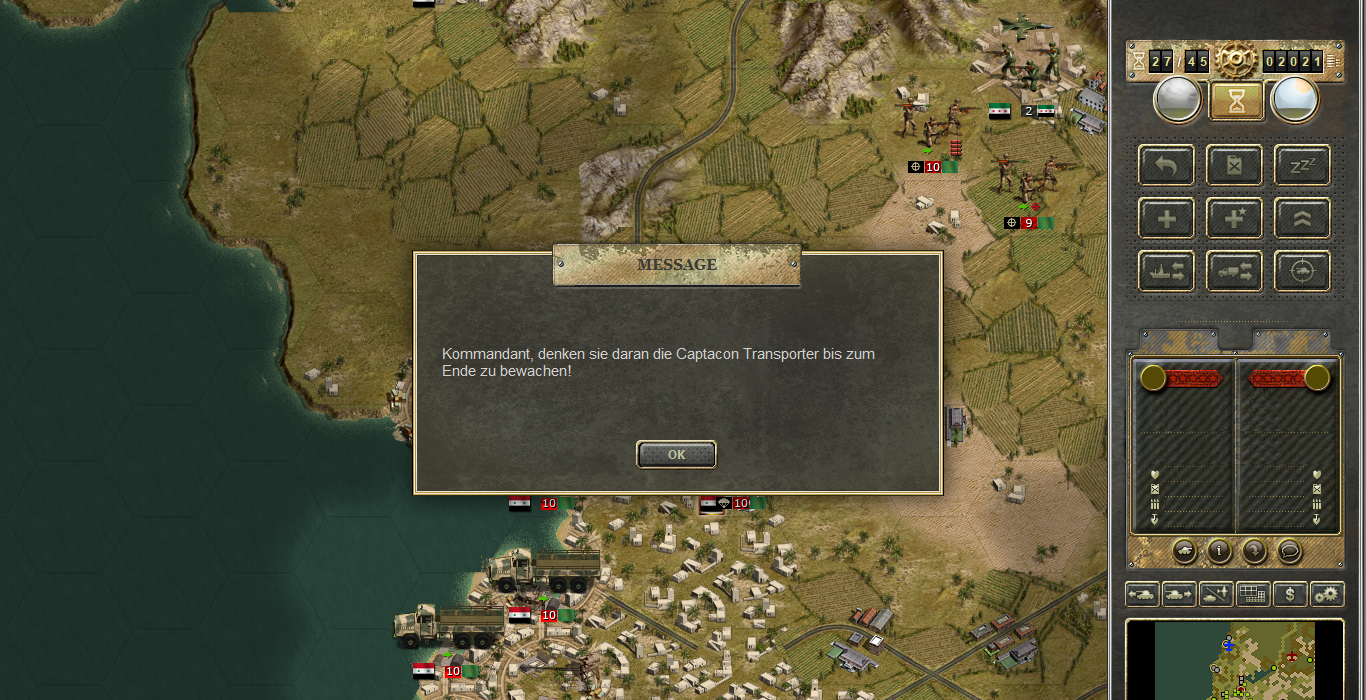Upgrade the unit with the chevrons button
Viewport: 1366px width, 700px height.
tap(1301, 218)
